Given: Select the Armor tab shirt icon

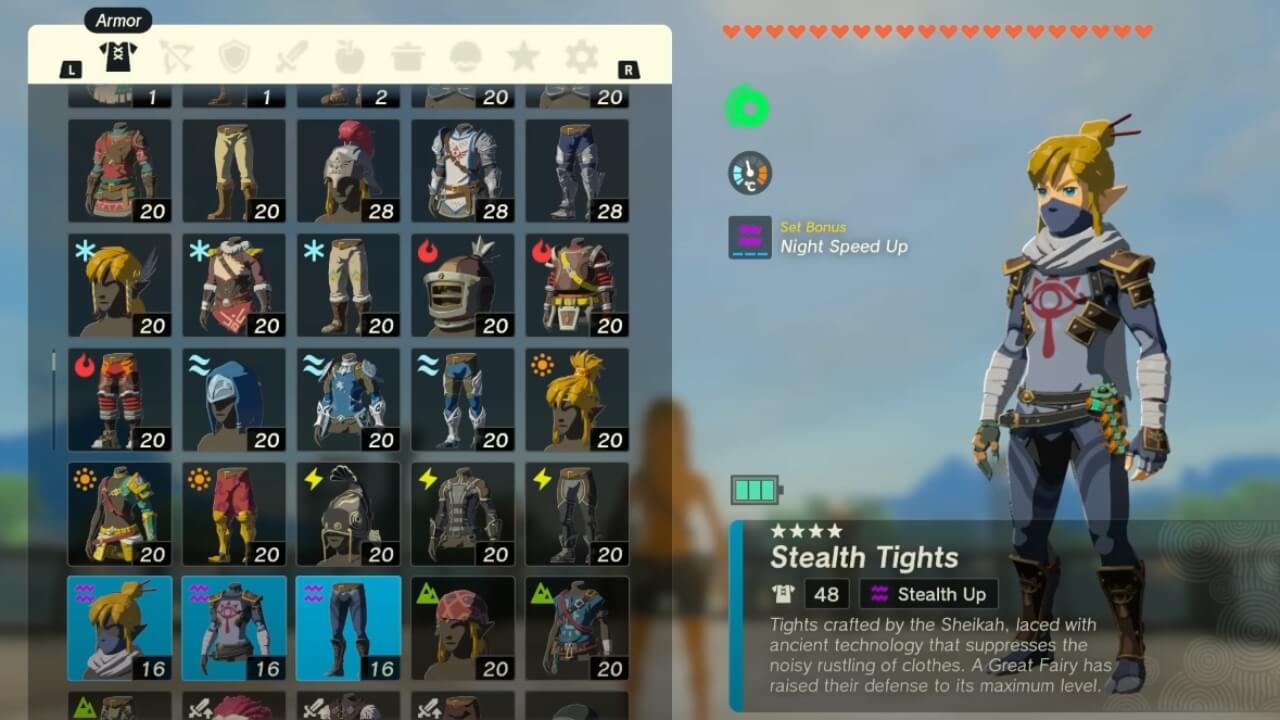Looking at the screenshot, I should [x=117, y=56].
